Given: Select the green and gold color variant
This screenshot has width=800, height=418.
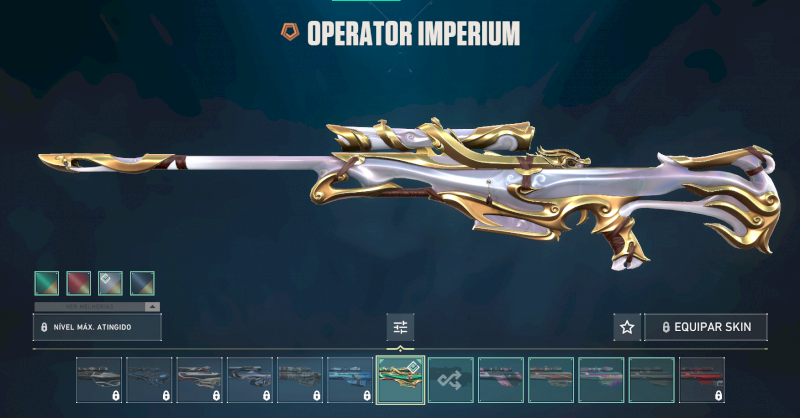Looking at the screenshot, I should (x=47, y=283).
